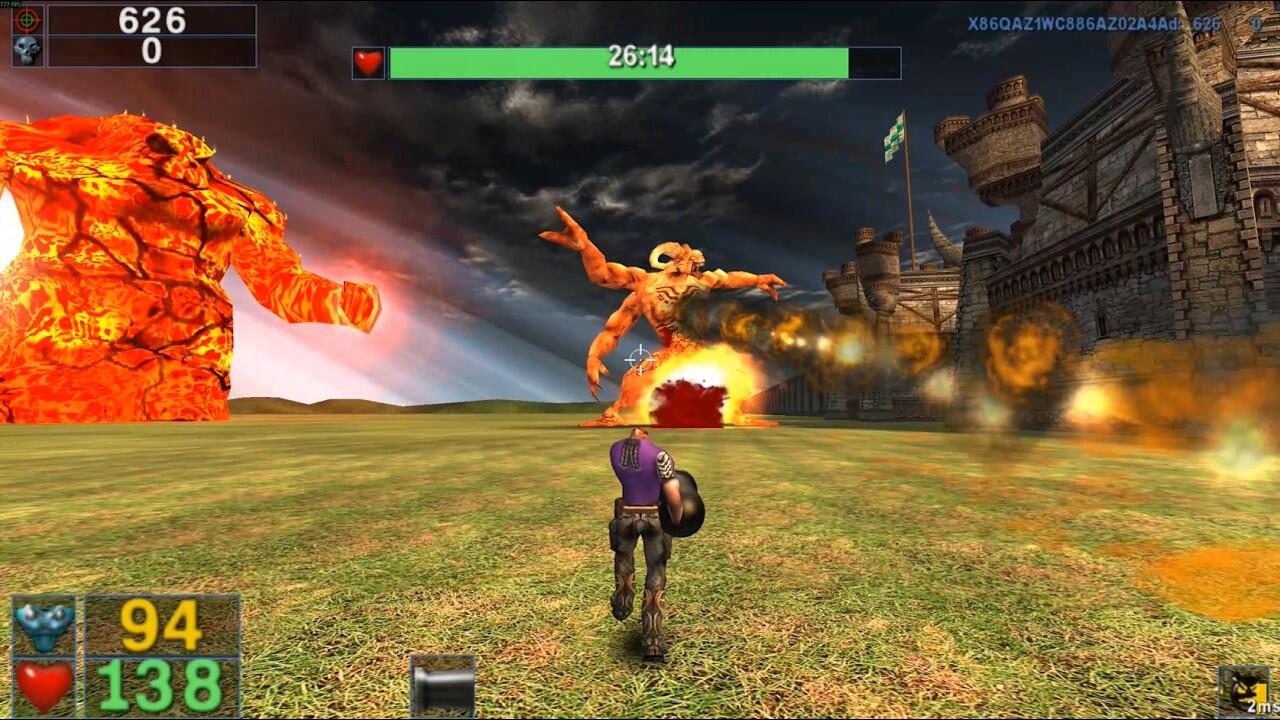The image size is (1280, 720).
Task: Click the red crosshair score icon
Action: pos(27,20)
